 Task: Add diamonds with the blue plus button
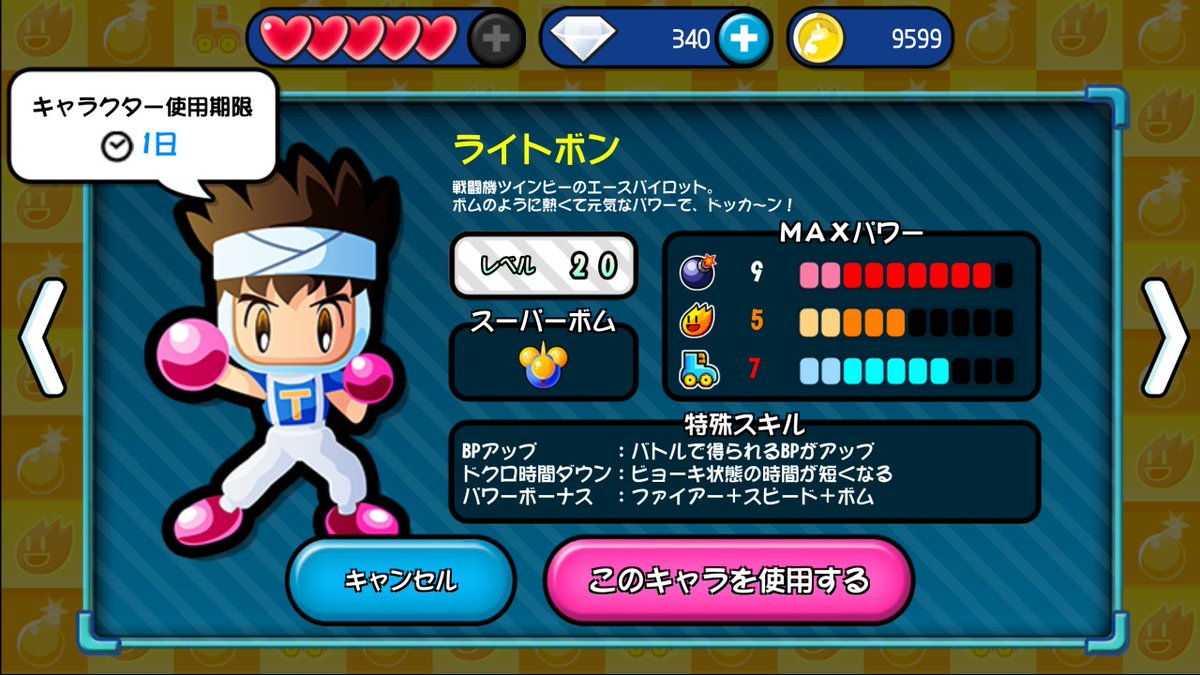pos(743,39)
